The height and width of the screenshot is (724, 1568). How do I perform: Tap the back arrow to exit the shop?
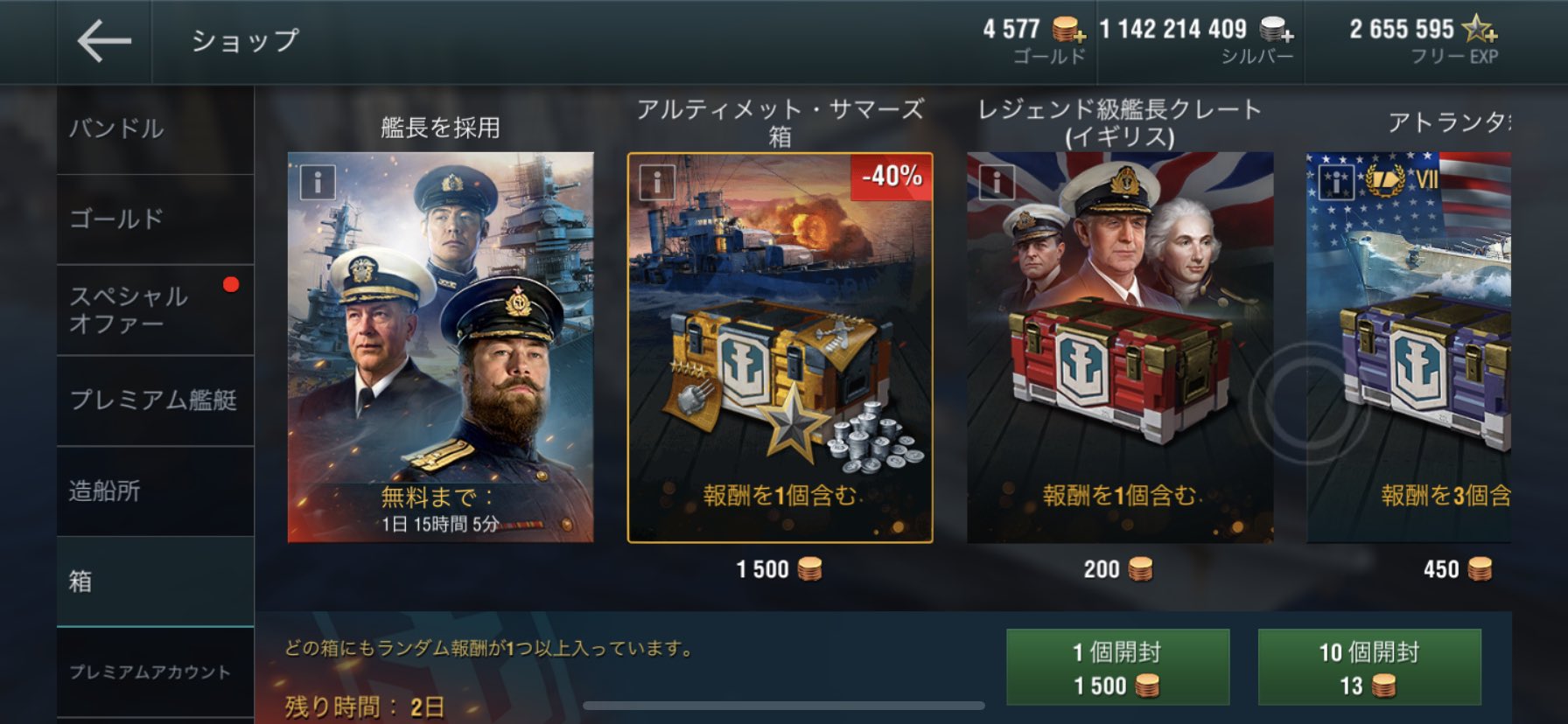(103, 39)
